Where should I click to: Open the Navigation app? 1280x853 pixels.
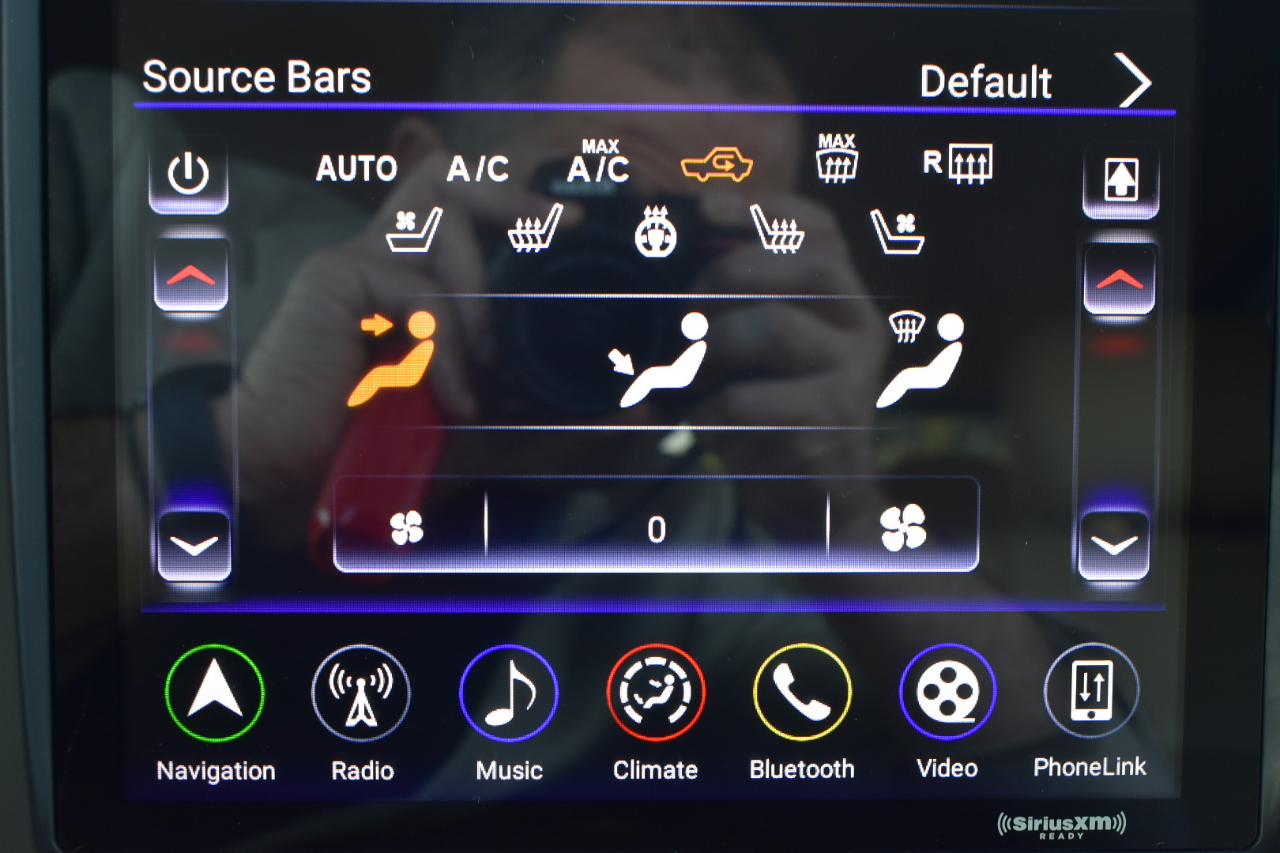coord(215,692)
